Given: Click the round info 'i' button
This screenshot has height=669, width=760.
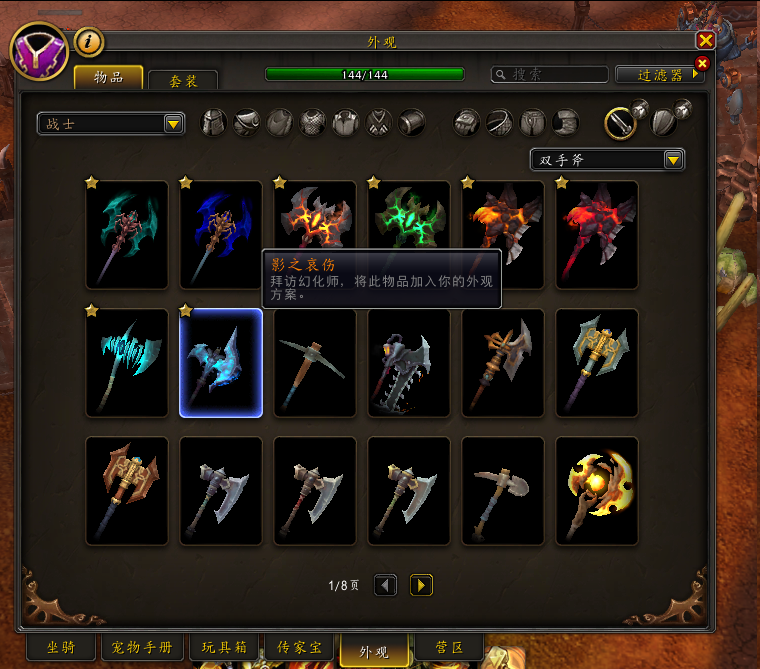Looking at the screenshot, I should pos(90,42).
